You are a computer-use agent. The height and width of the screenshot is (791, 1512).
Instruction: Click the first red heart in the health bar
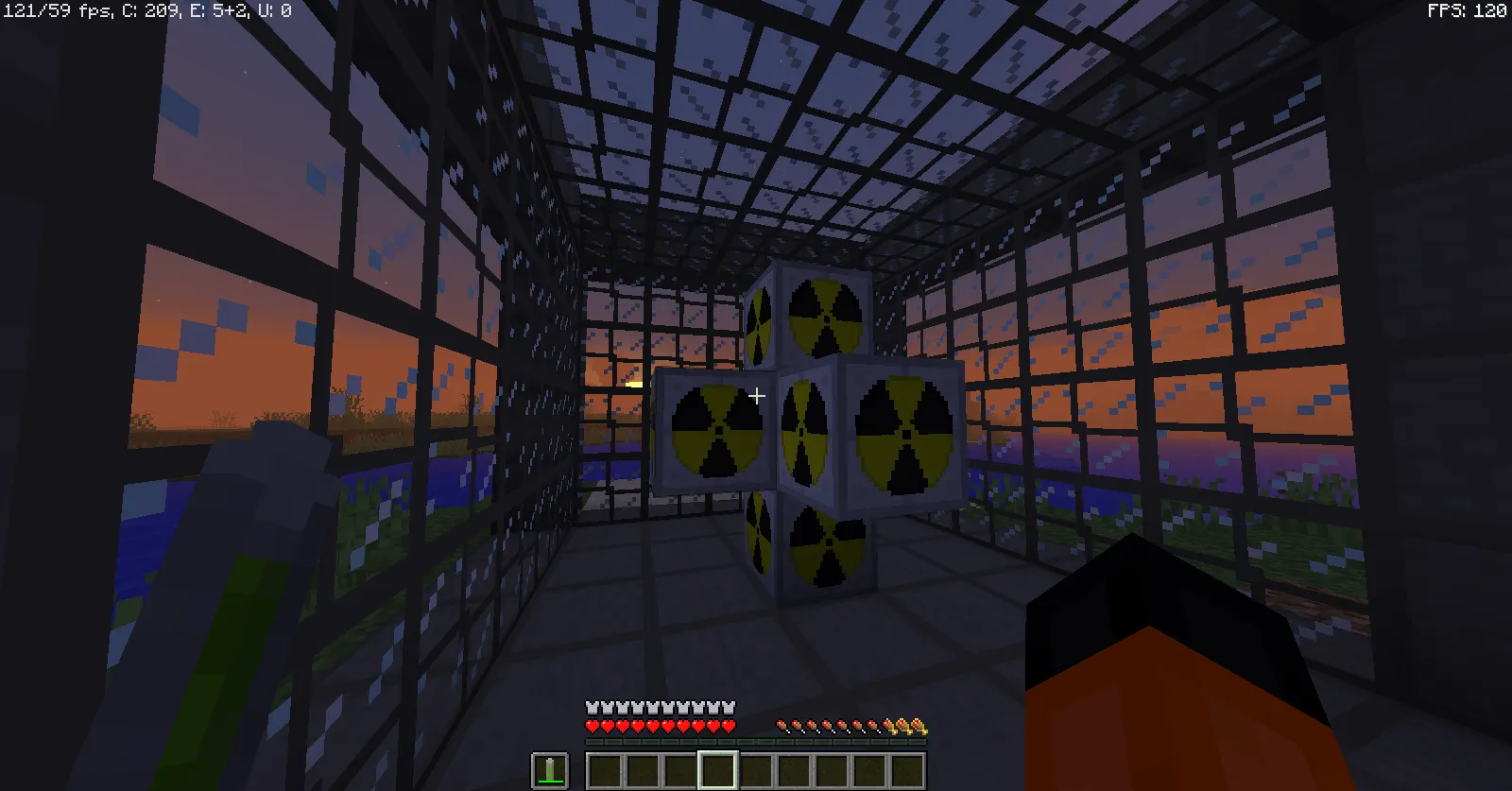coord(591,726)
